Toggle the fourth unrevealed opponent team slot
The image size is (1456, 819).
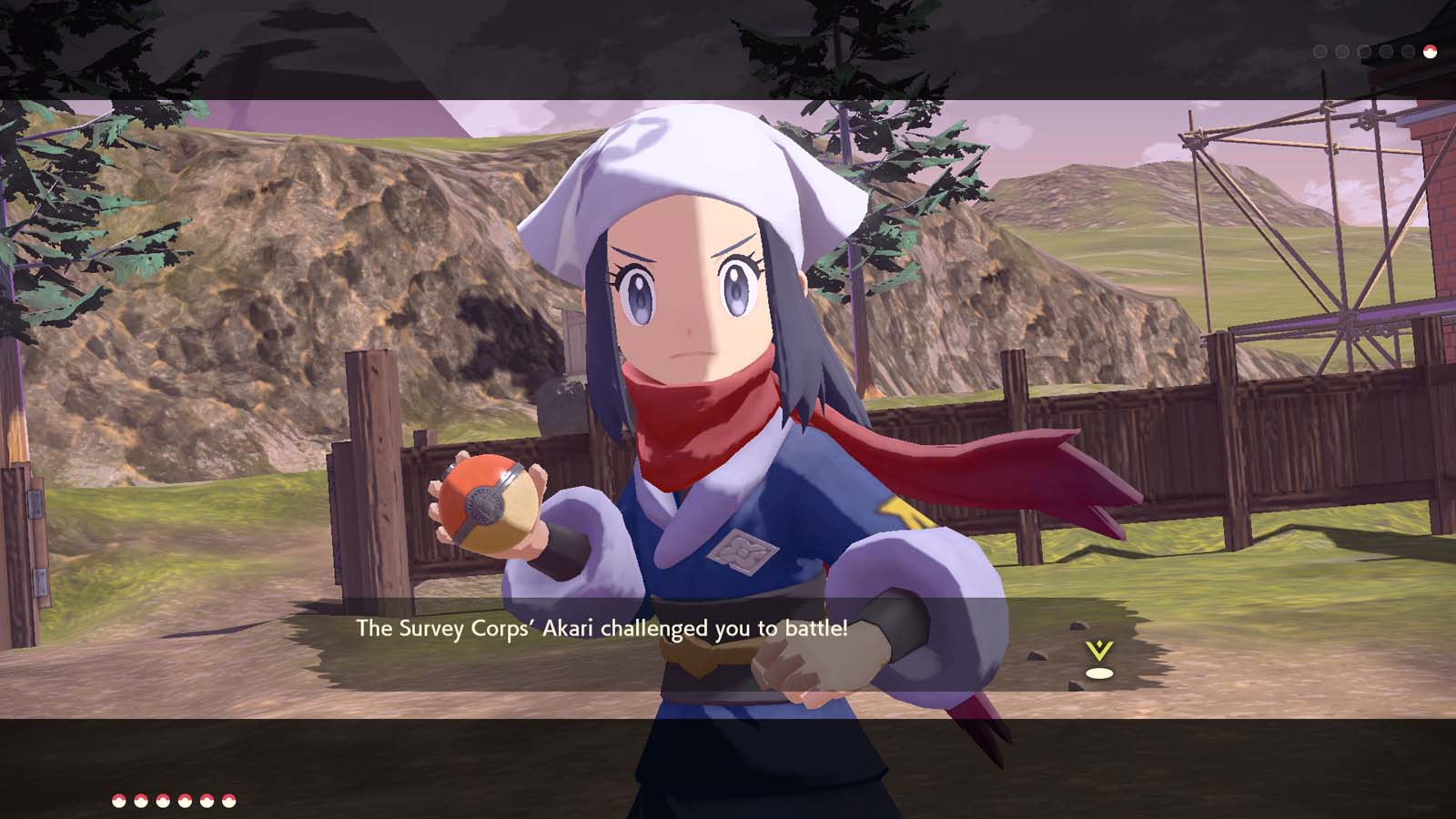coord(1385,52)
